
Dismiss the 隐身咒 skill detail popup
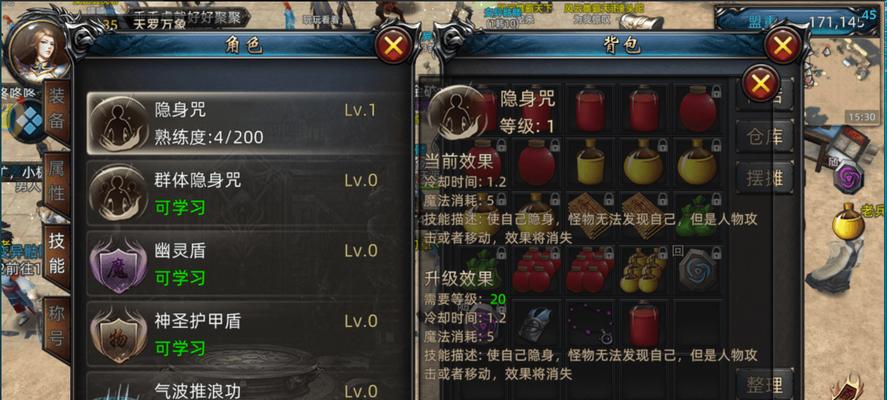coord(762,82)
